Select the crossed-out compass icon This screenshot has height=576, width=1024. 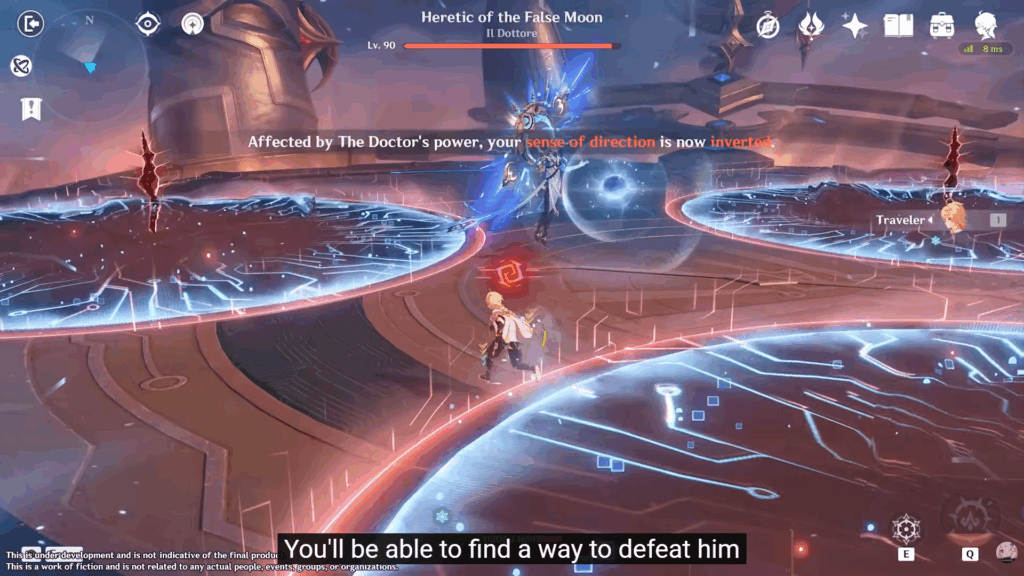(767, 26)
